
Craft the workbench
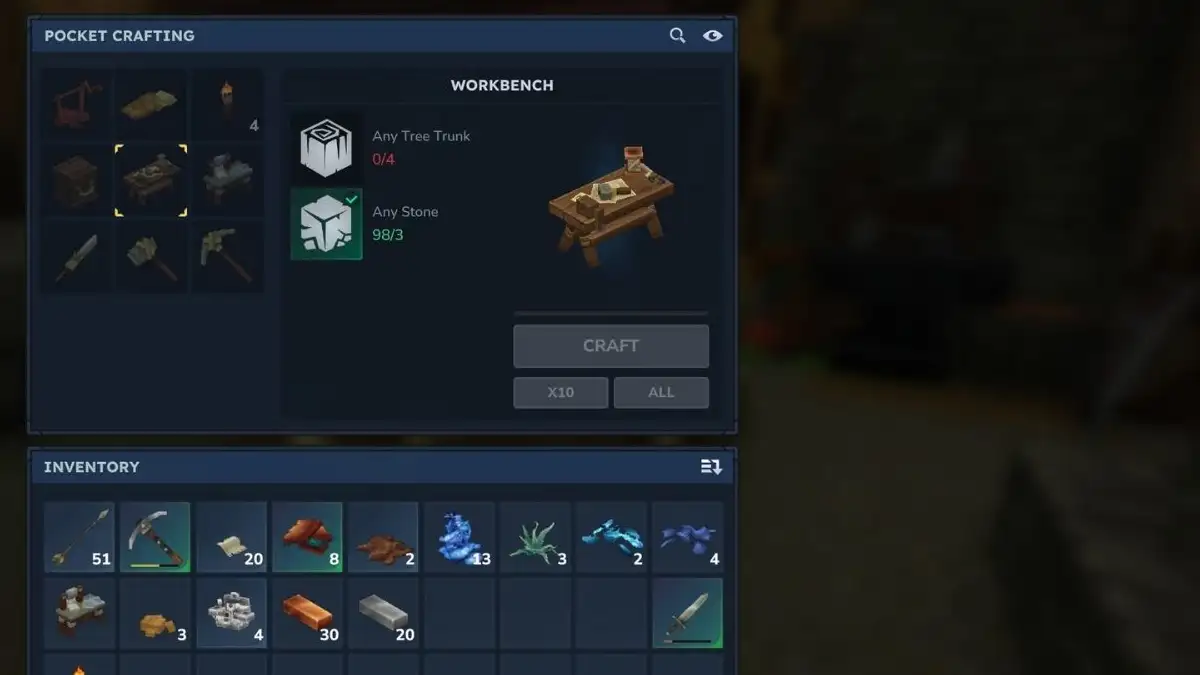611,346
